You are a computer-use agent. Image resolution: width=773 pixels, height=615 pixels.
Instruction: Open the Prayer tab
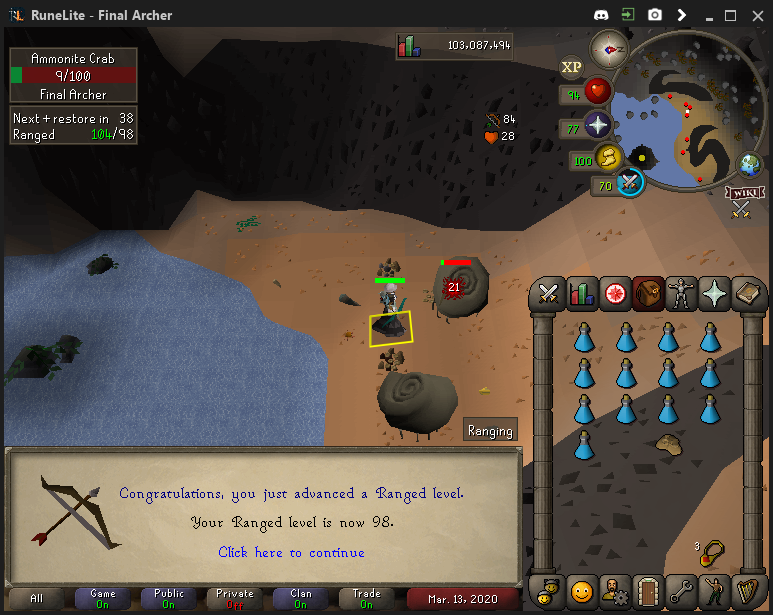tap(714, 293)
